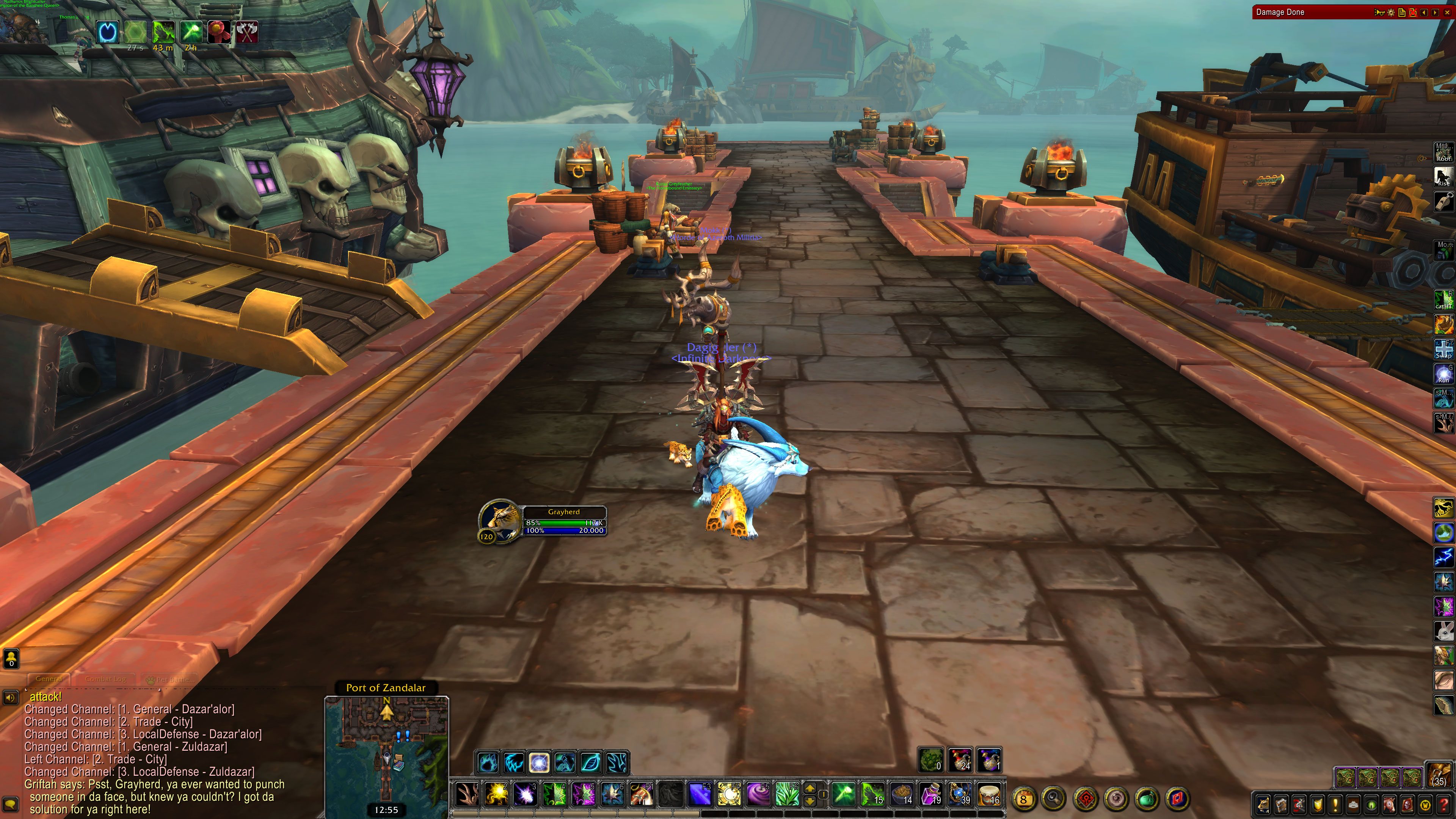Open the magnifying glass search button
The width and height of the screenshot is (1456, 819).
[x=1054, y=799]
